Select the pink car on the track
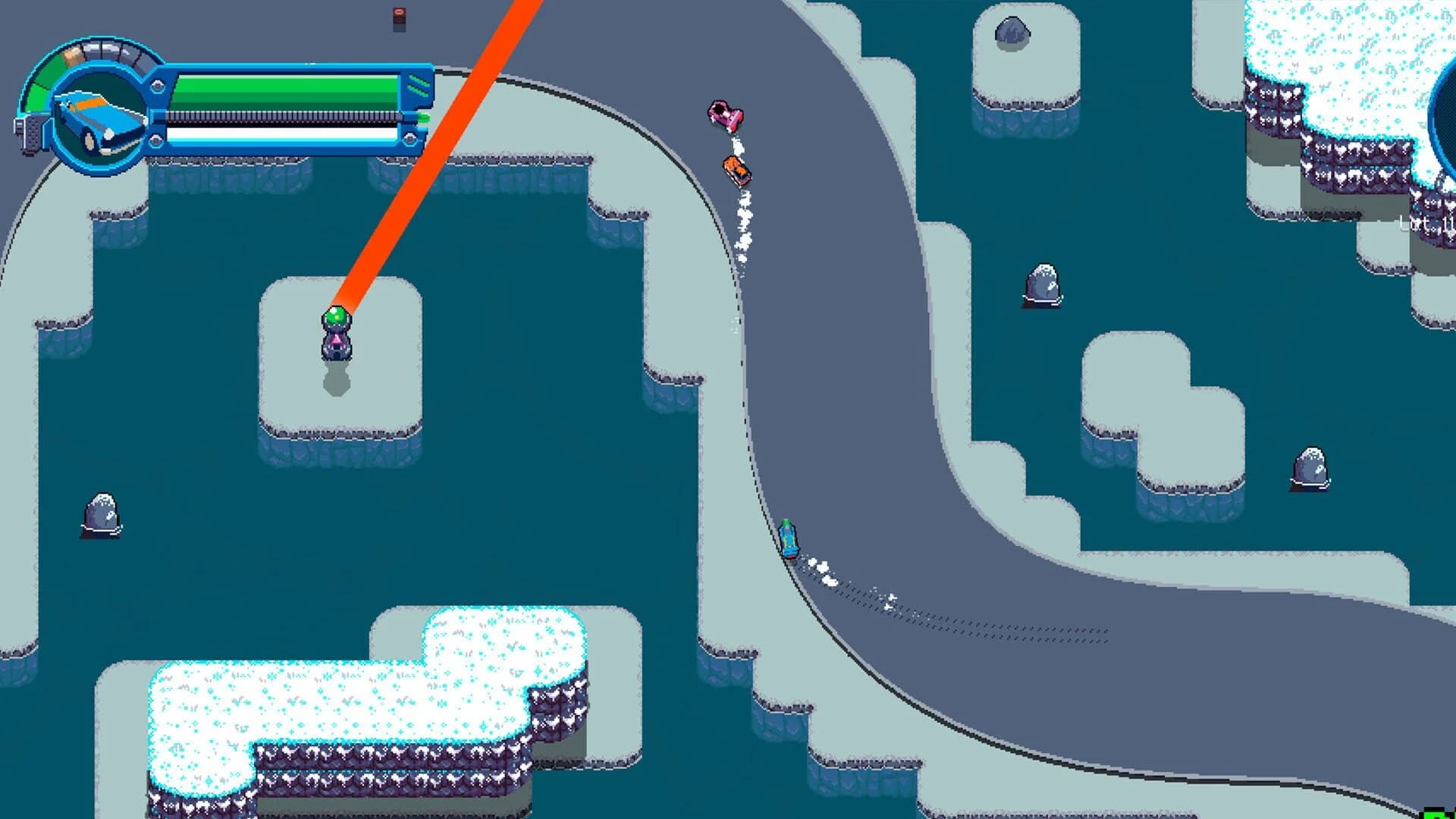The image size is (1456, 819). click(726, 115)
